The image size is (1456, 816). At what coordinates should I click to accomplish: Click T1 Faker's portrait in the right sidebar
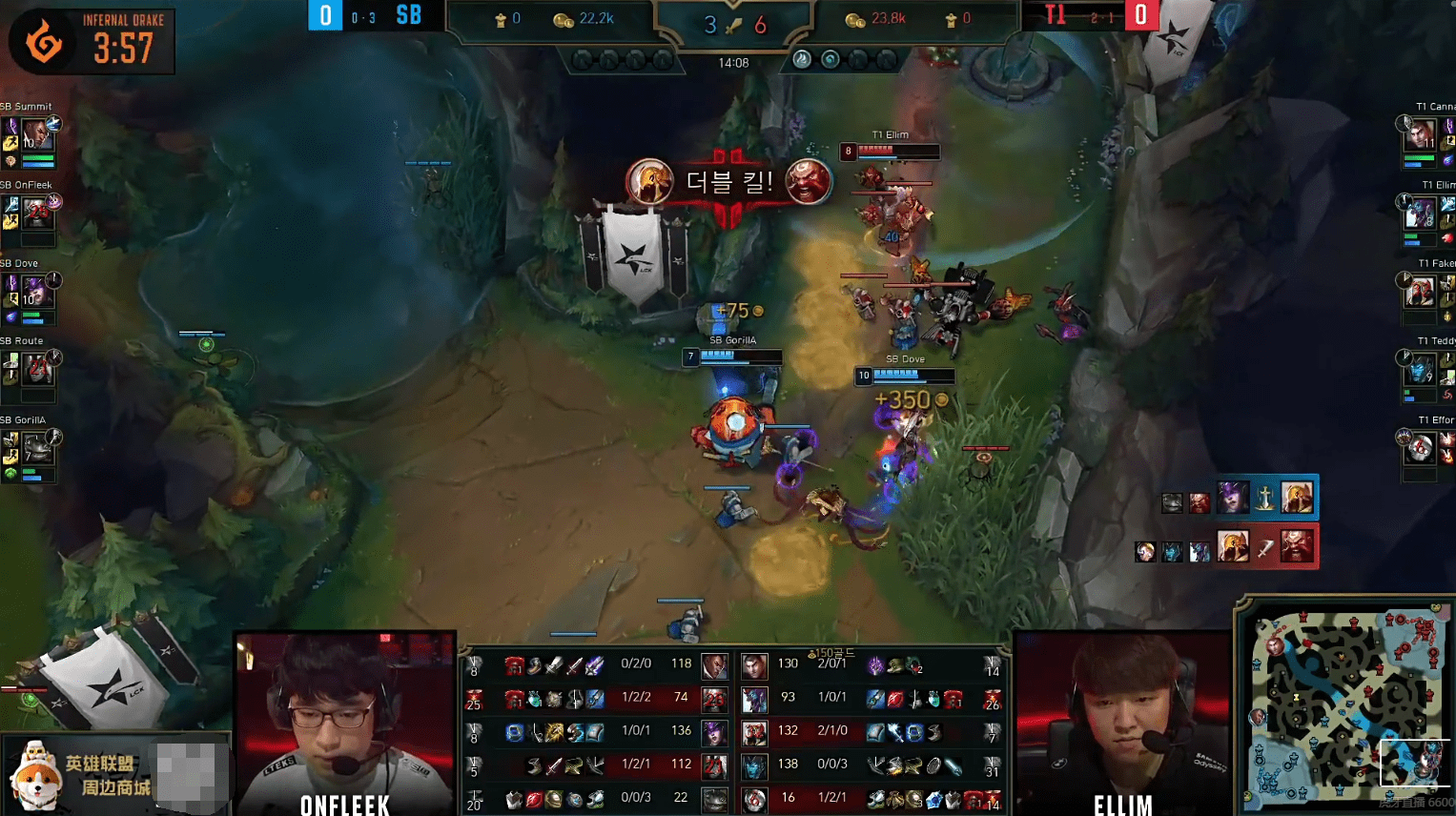coord(1420,291)
